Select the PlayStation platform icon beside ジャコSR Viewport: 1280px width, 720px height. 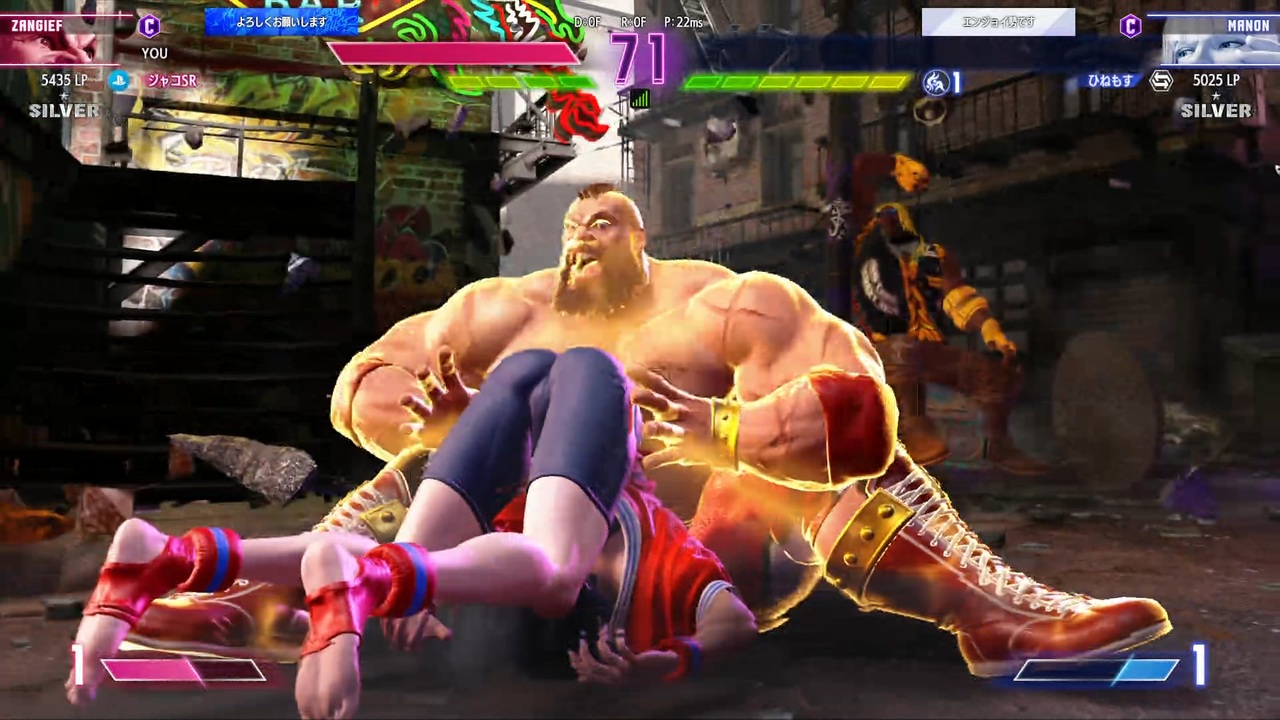pyautogui.click(x=119, y=81)
